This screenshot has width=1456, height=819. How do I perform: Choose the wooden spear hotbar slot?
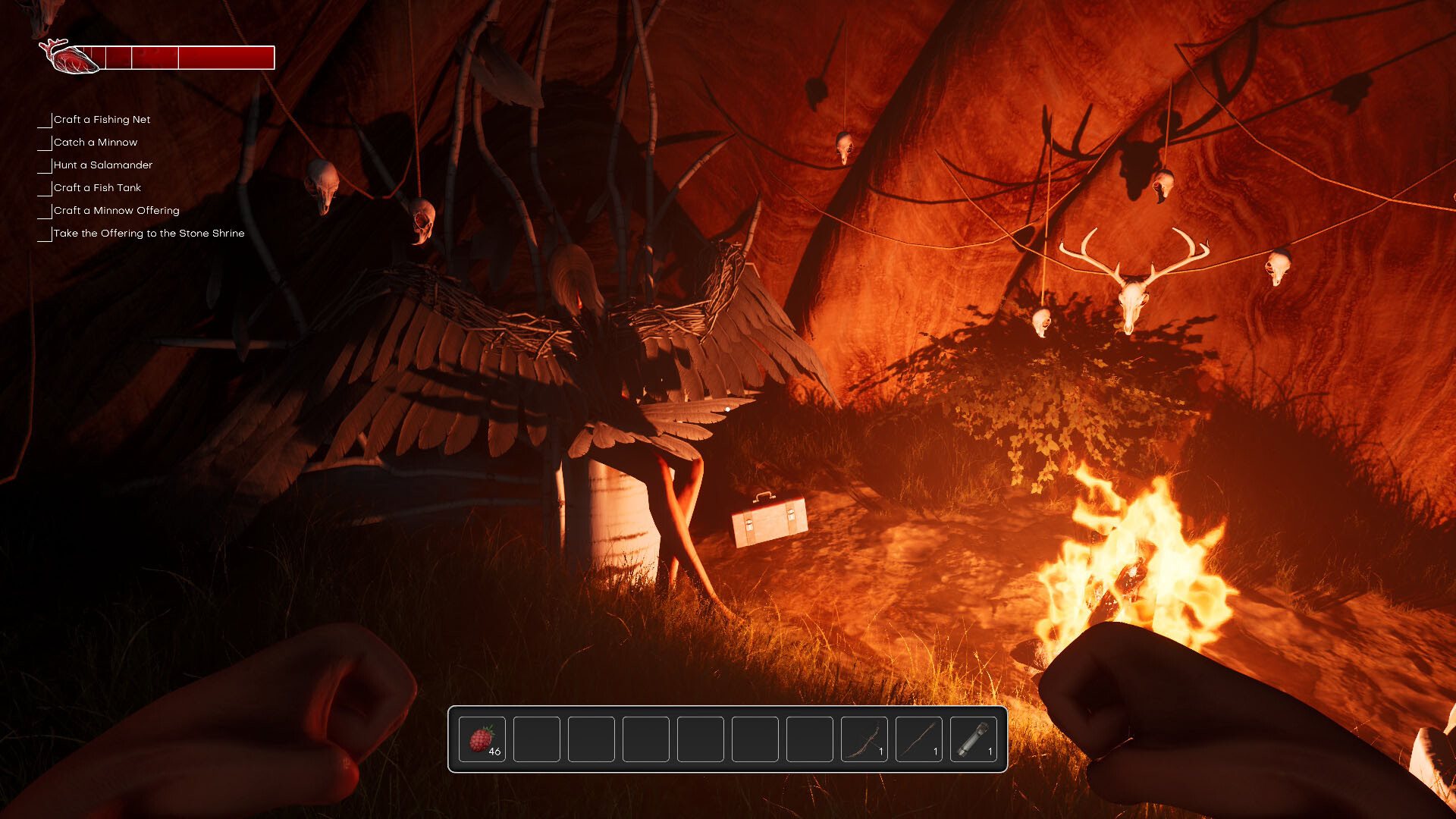pos(919,739)
